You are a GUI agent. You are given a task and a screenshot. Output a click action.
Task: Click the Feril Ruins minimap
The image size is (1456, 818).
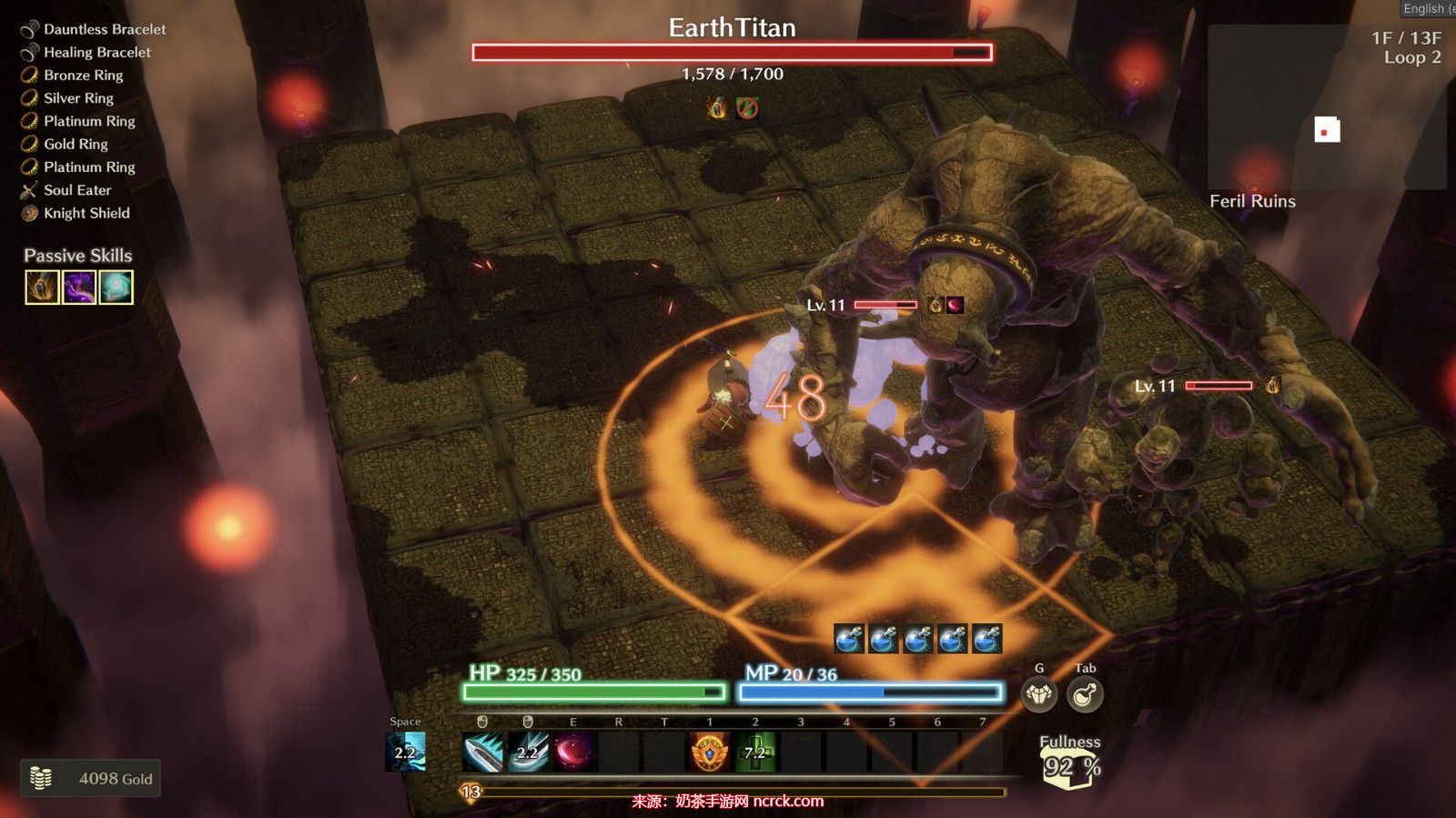click(1326, 107)
